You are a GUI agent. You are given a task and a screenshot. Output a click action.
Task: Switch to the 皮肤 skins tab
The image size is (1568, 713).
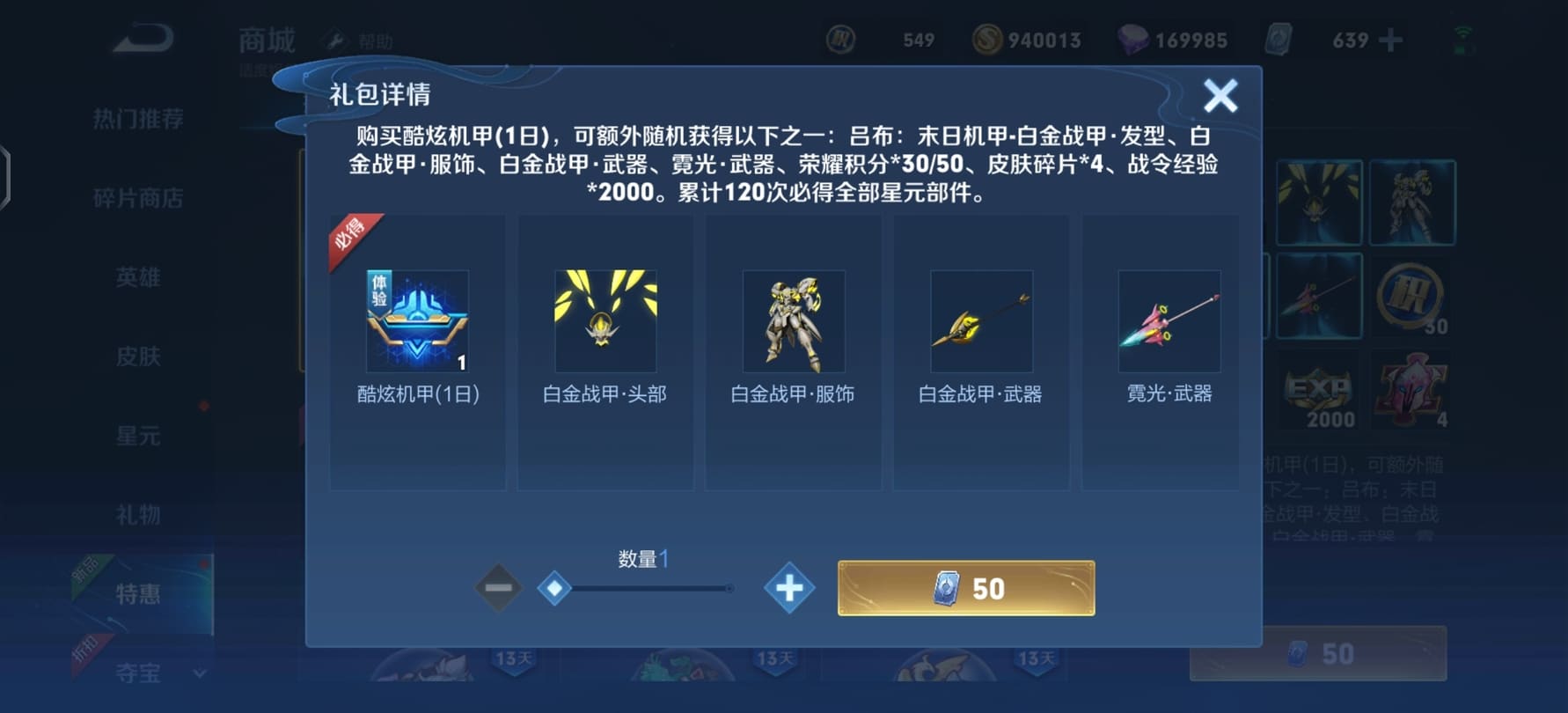coord(138,356)
